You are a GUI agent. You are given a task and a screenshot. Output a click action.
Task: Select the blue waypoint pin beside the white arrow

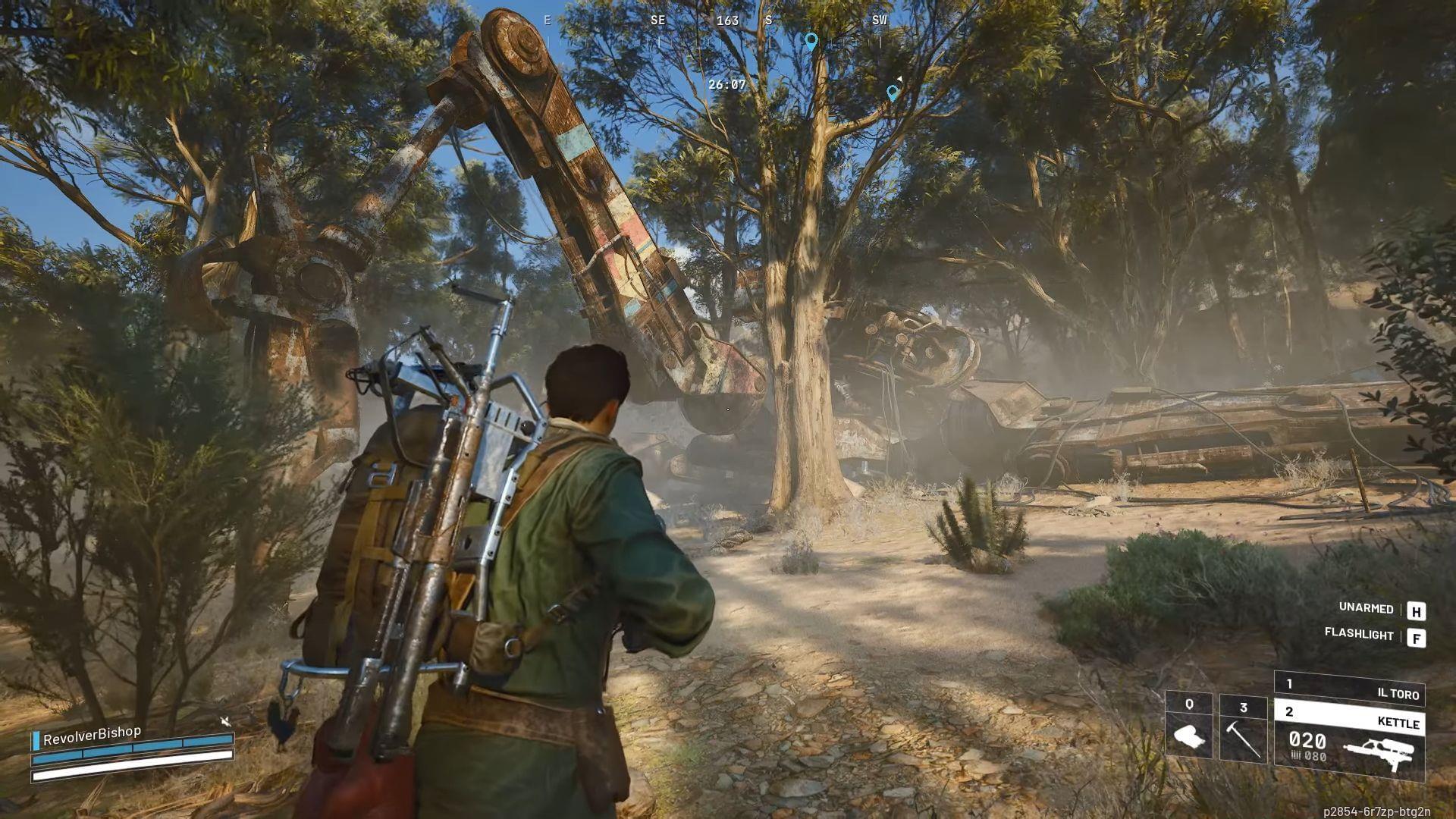[x=893, y=93]
